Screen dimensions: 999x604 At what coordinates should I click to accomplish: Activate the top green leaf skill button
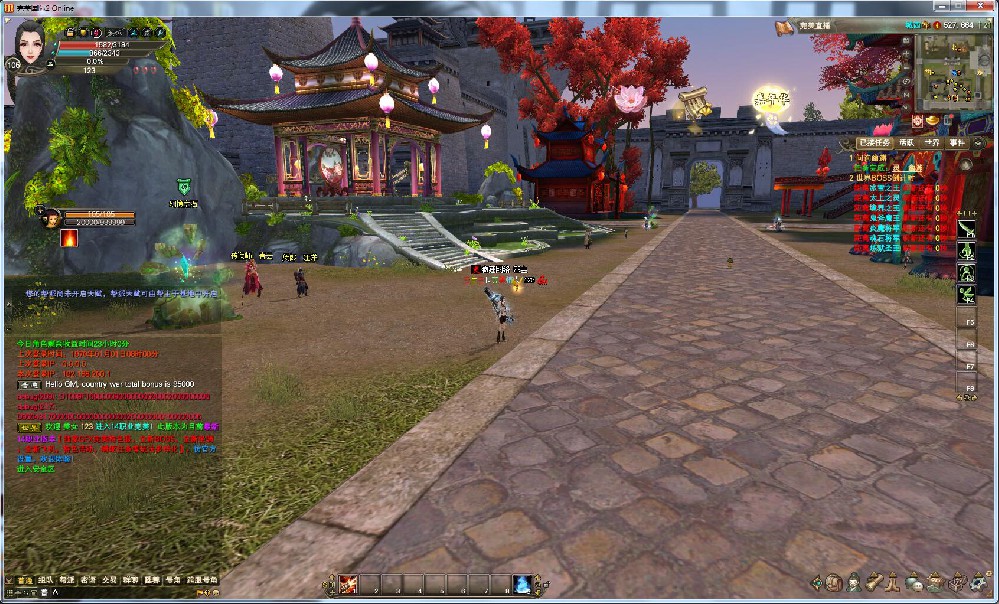pyautogui.click(x=966, y=229)
